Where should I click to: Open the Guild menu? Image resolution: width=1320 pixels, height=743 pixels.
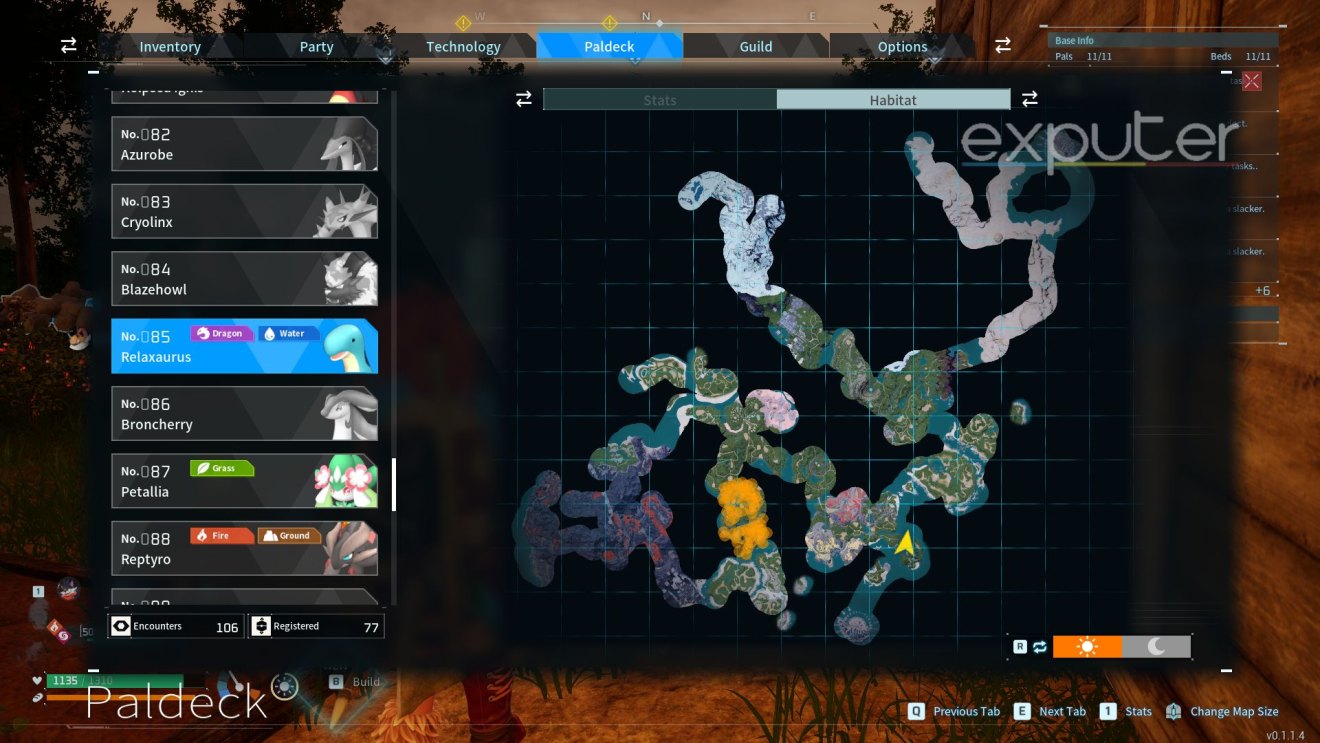click(755, 46)
